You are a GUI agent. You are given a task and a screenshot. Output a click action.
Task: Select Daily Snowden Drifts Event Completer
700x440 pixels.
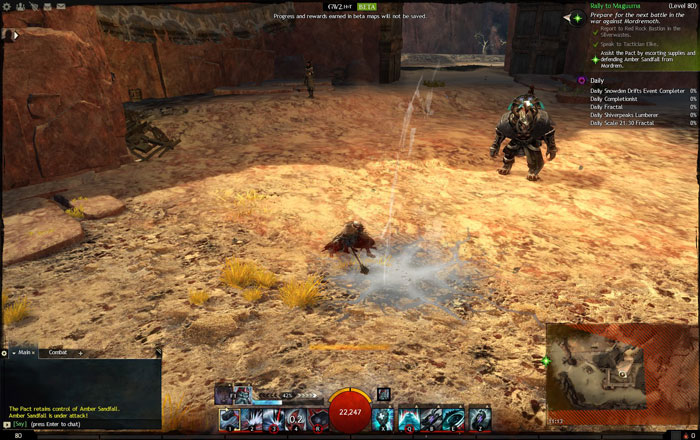point(636,90)
